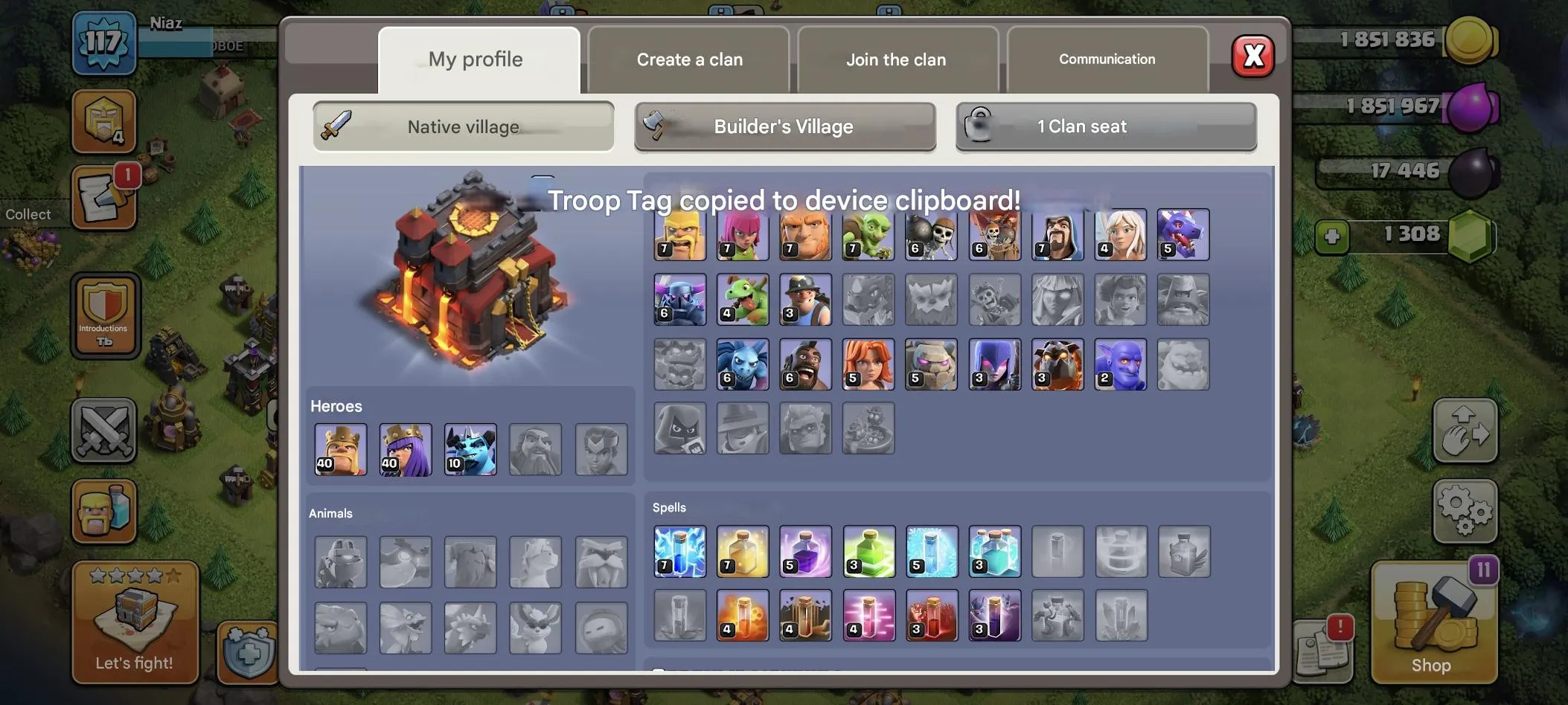This screenshot has width=1568, height=705.
Task: Select the Barbarian King hero portrait
Action: click(x=340, y=449)
